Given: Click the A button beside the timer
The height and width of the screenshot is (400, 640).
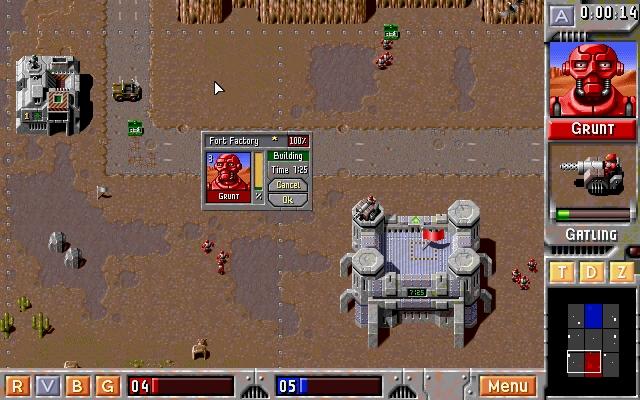Looking at the screenshot, I should click(562, 14).
